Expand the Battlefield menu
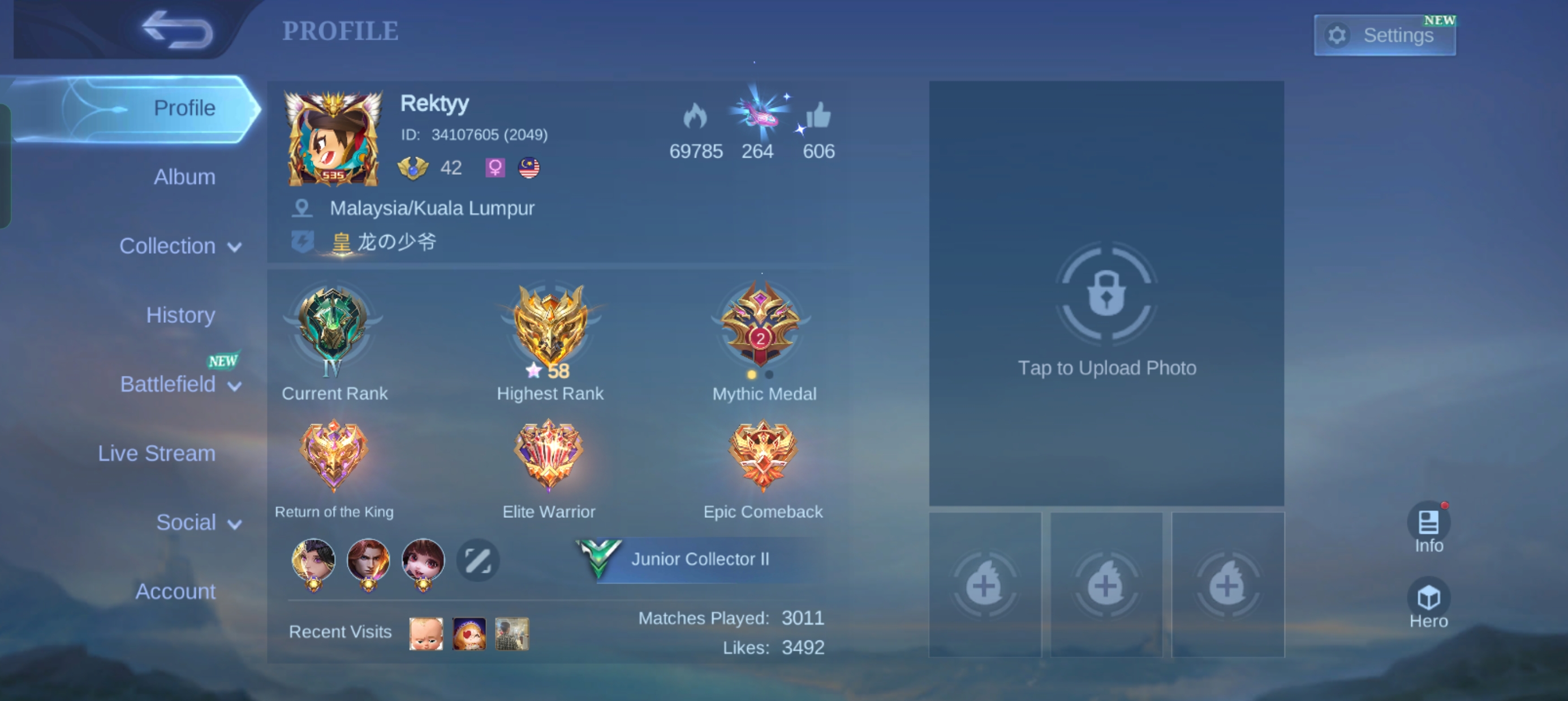This screenshot has width=1568, height=701. [x=180, y=384]
